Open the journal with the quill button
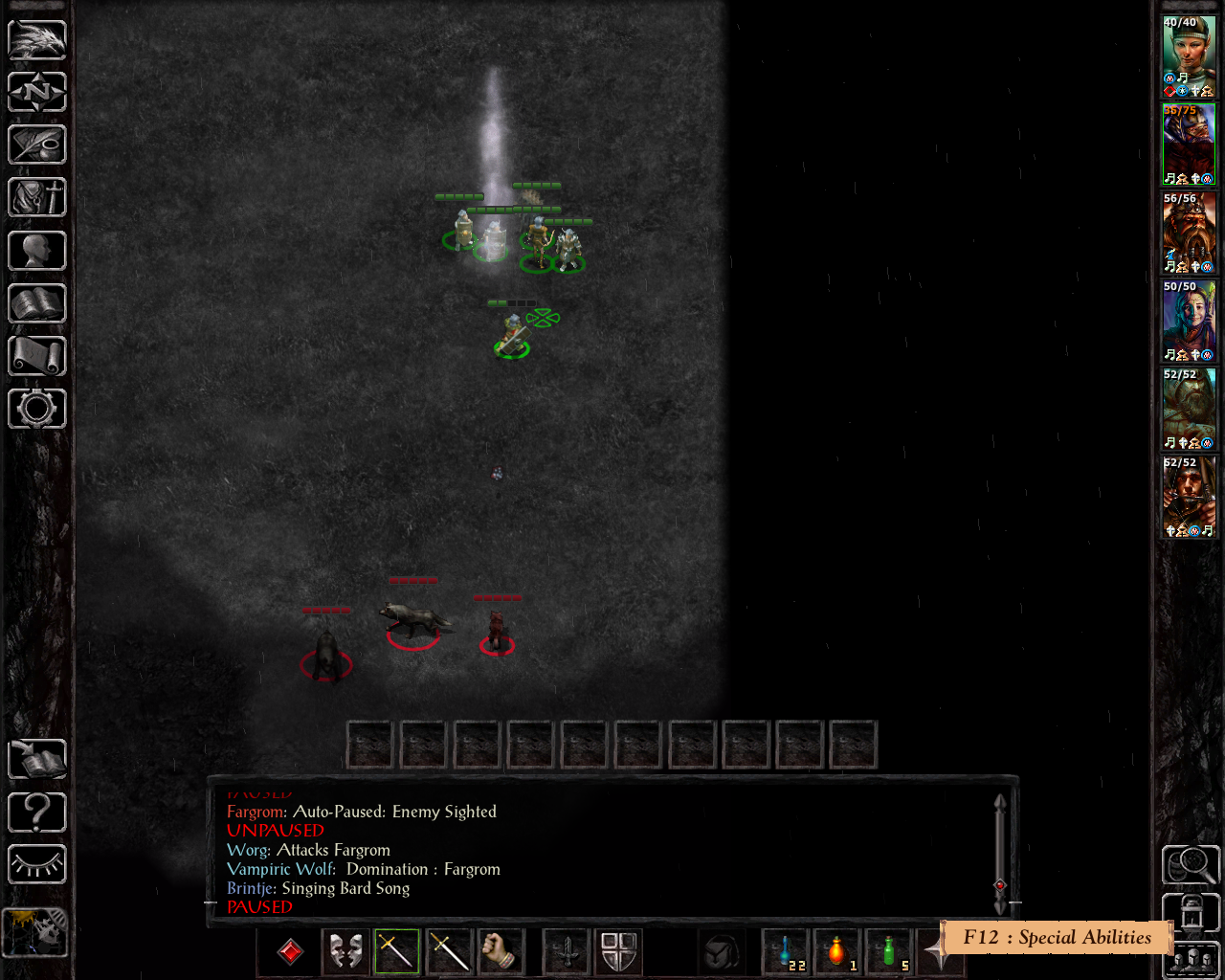 click(x=37, y=145)
